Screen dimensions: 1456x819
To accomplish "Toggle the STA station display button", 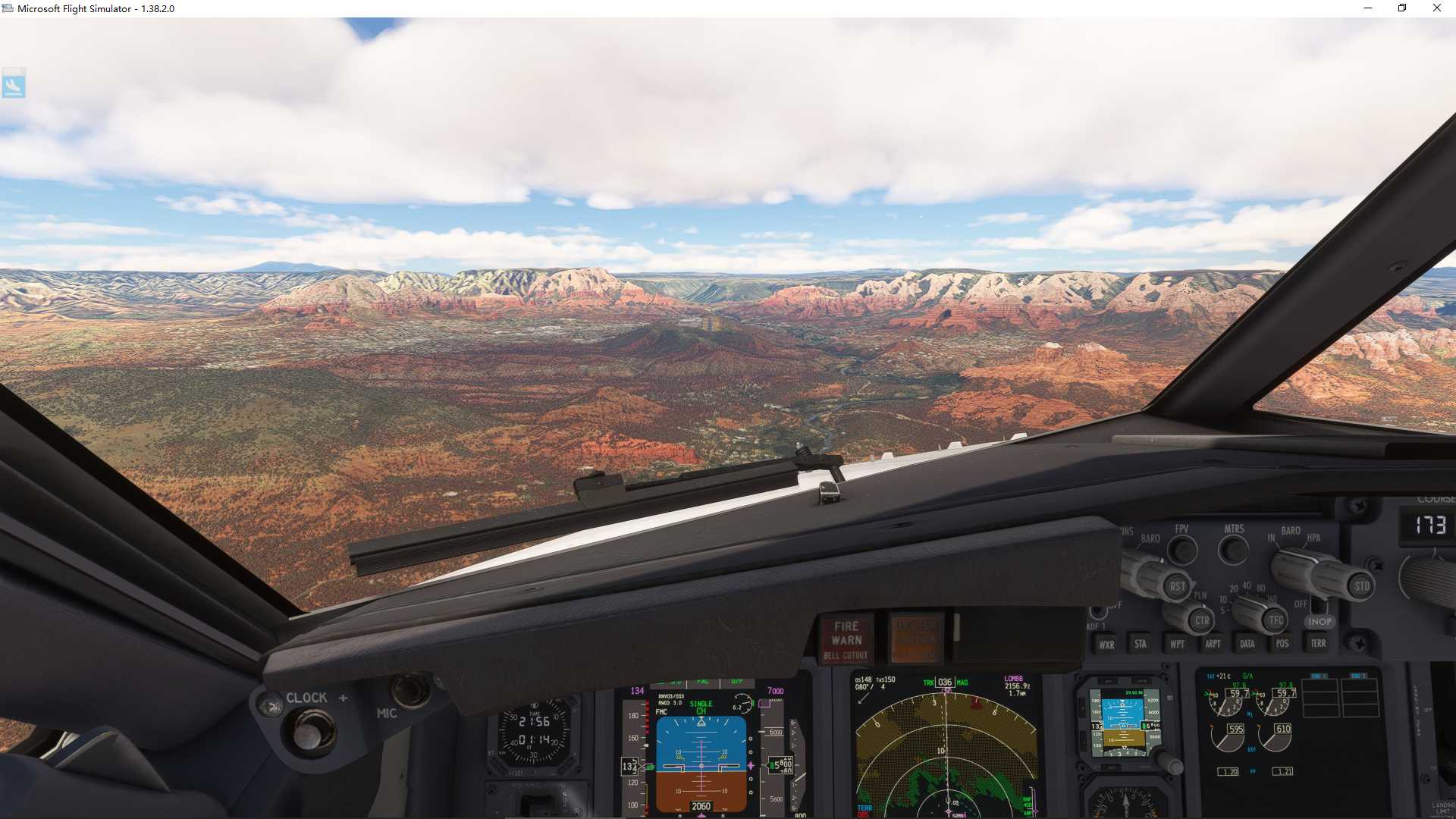I will 1139,643.
